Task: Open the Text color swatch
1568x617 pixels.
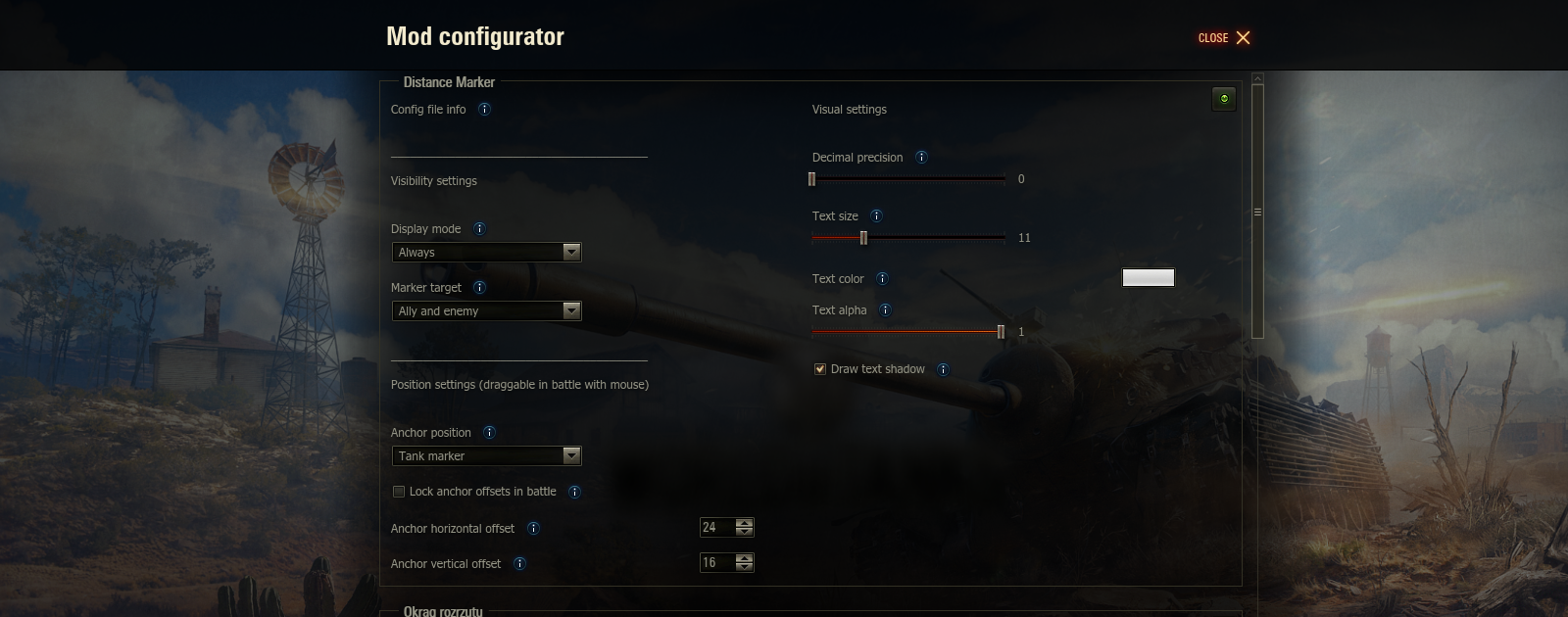Action: [1148, 278]
